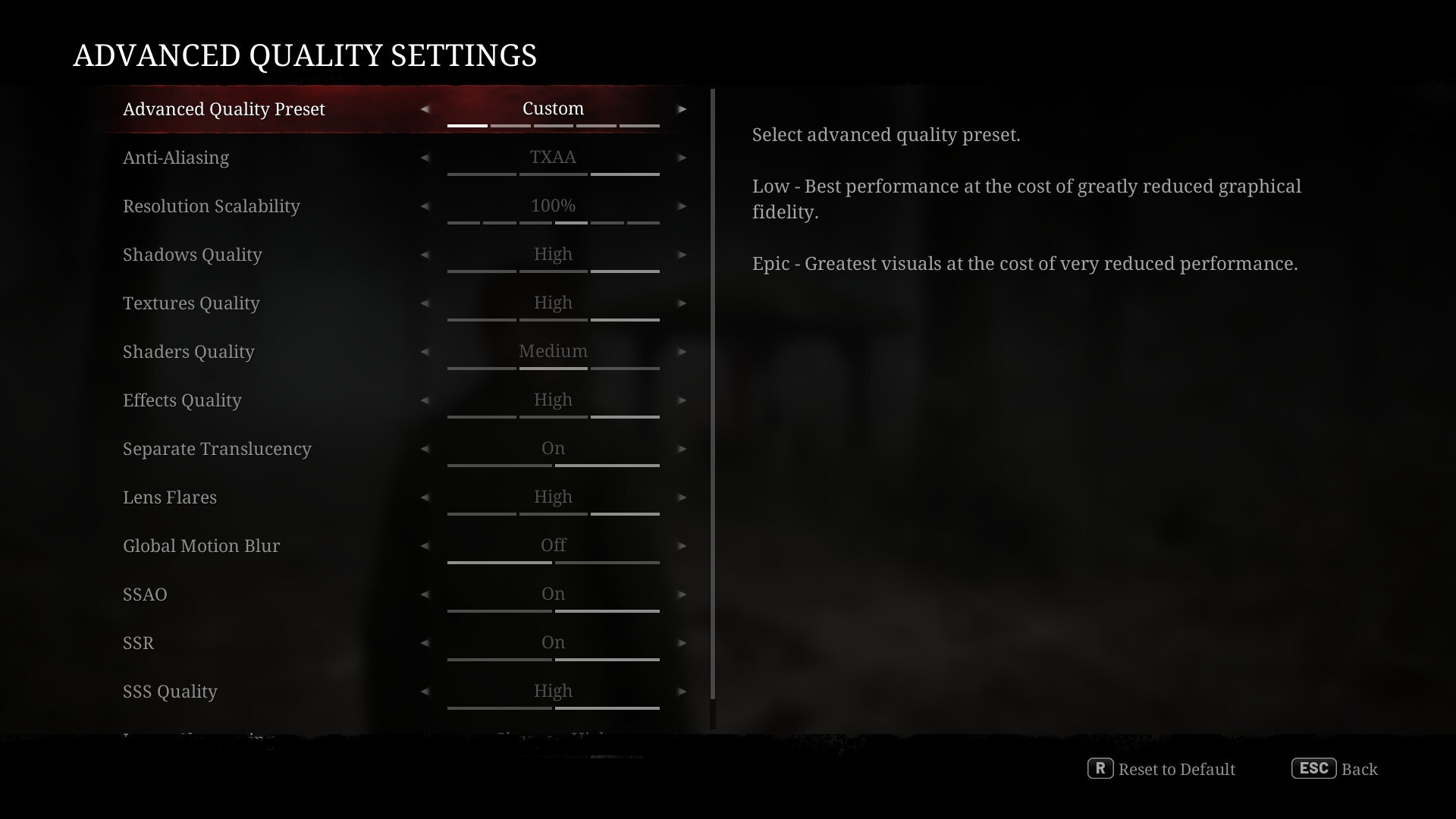
Task: Switch SSAO off with left arrow
Action: click(x=425, y=595)
